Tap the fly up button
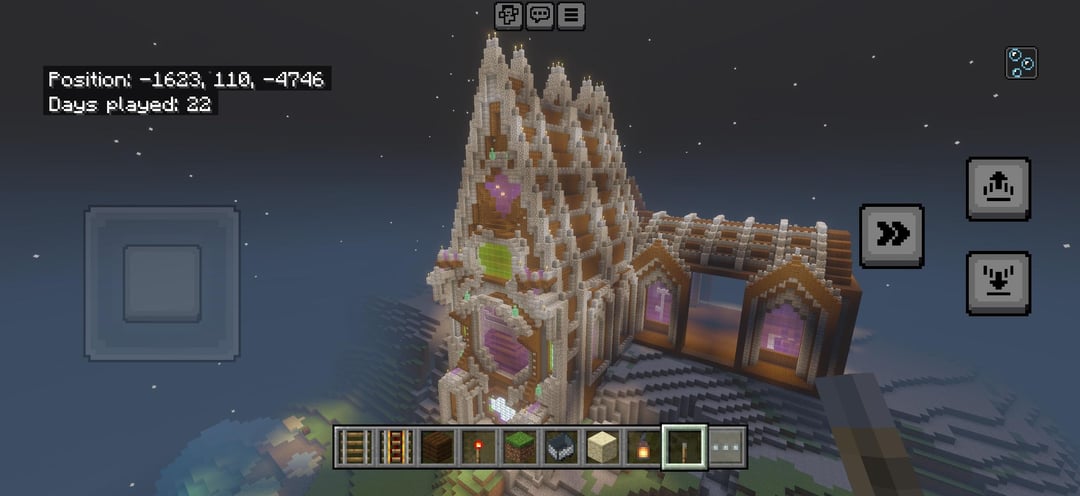1080x496 pixels. pyautogui.click(x=998, y=188)
